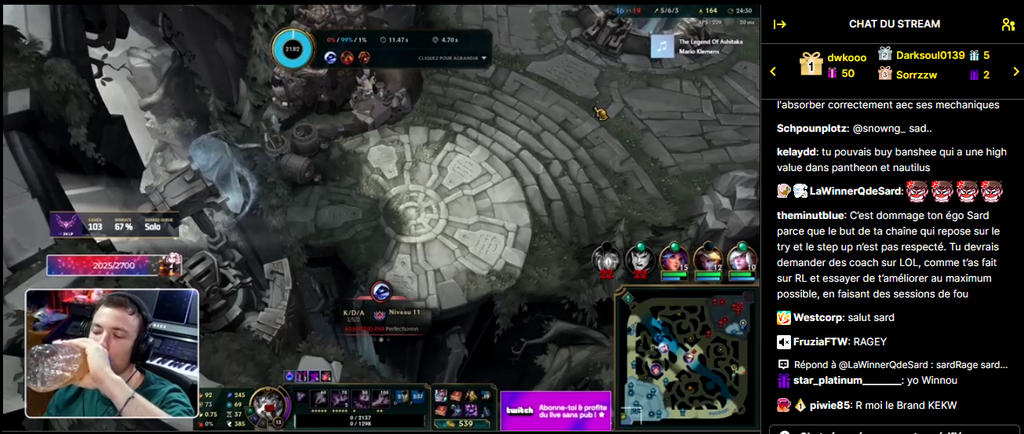Image resolution: width=1024 pixels, height=434 pixels.
Task: Open the username theminutblue in chat
Action: click(811, 216)
